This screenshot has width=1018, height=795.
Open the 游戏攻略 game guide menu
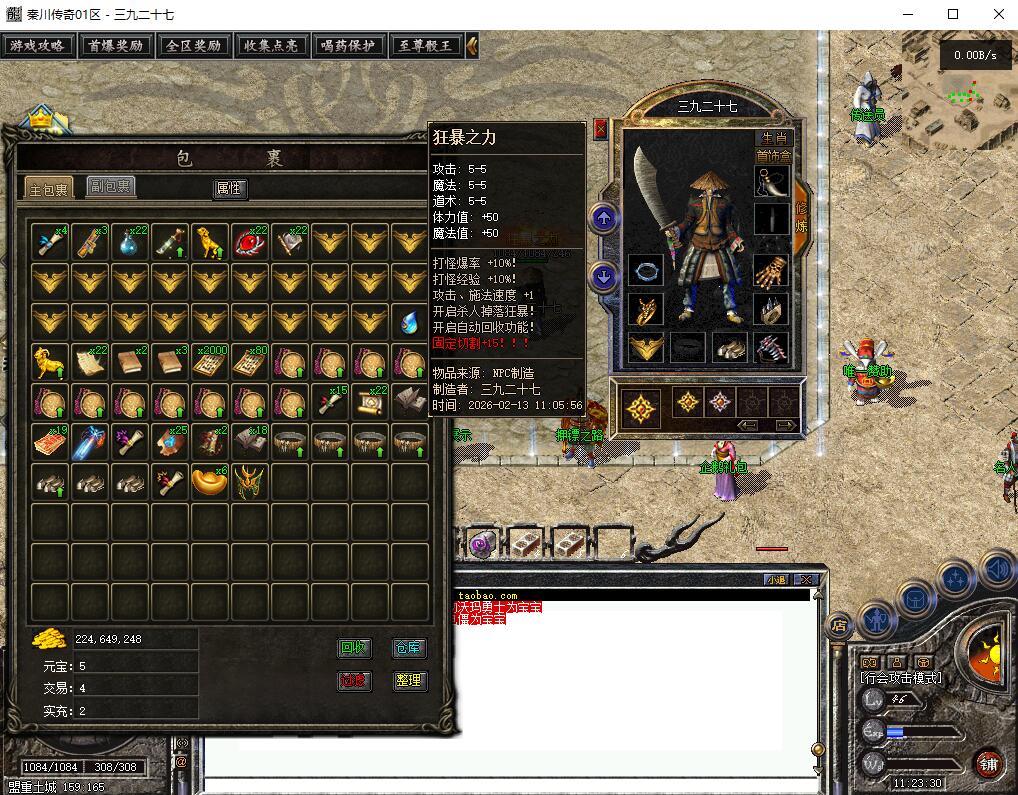39,45
